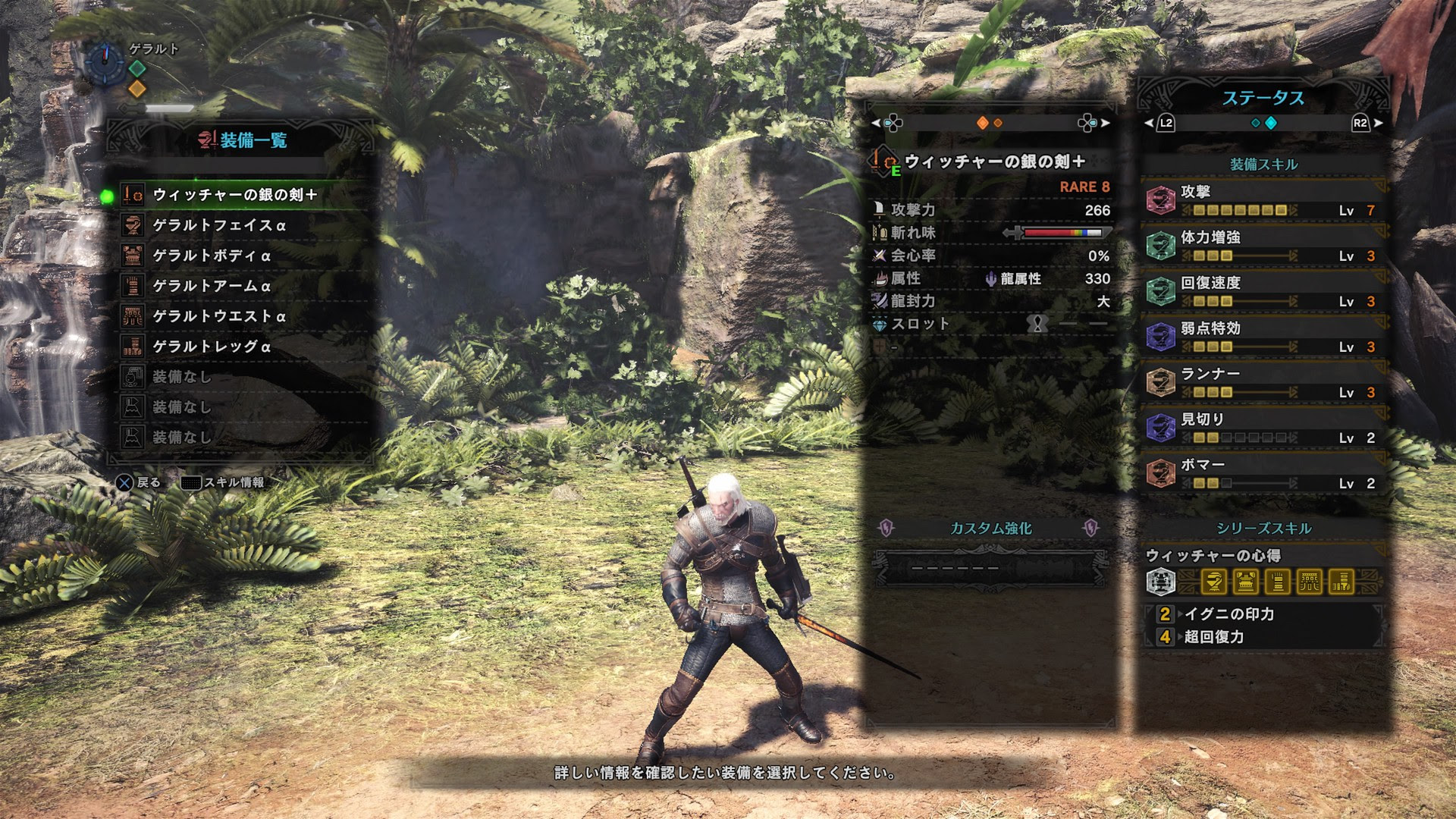1456x819 pixels.
Task: Switch to the ステータス panel header
Action: (1263, 96)
